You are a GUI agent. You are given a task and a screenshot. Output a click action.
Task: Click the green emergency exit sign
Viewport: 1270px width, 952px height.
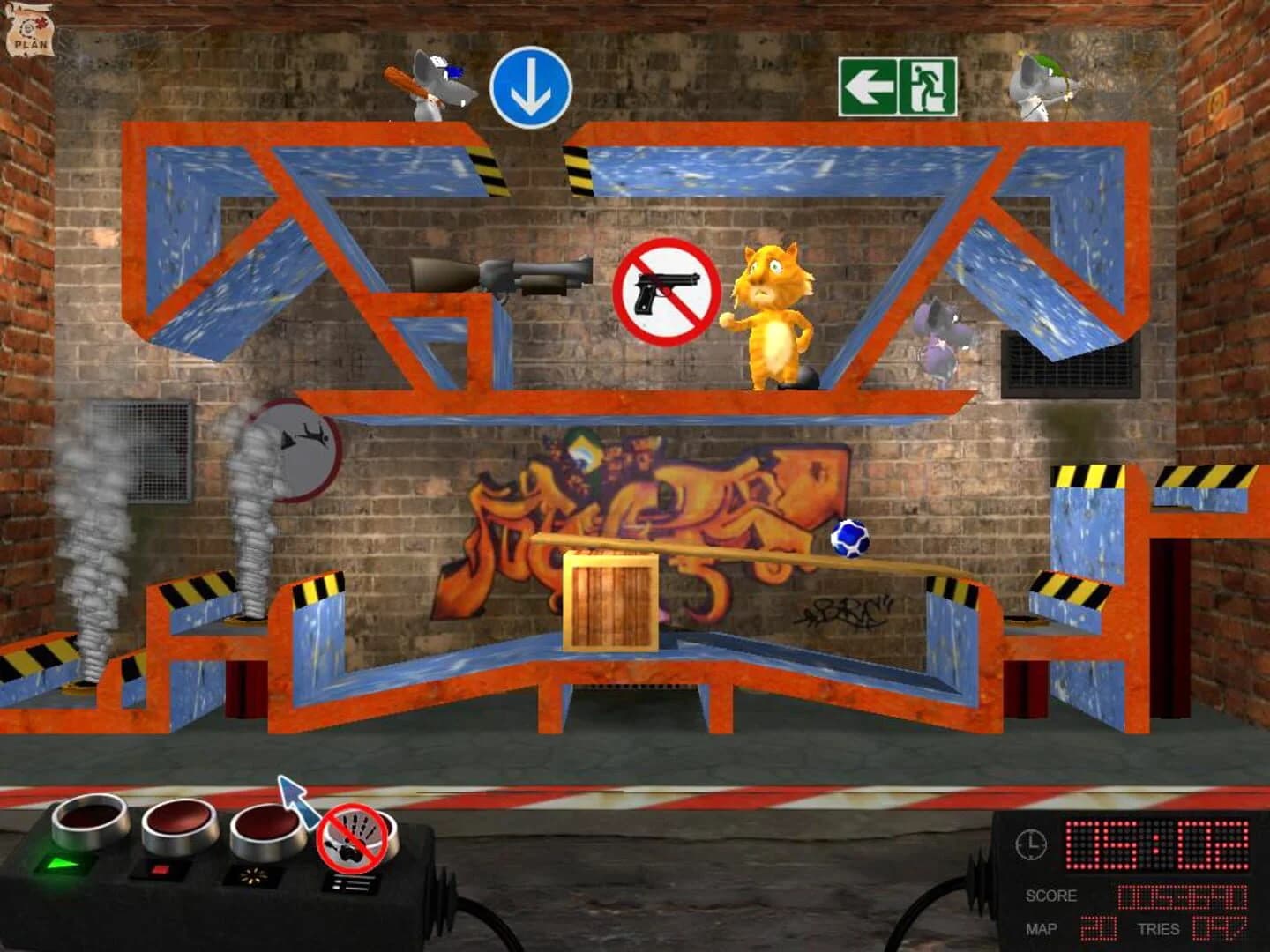tap(898, 86)
